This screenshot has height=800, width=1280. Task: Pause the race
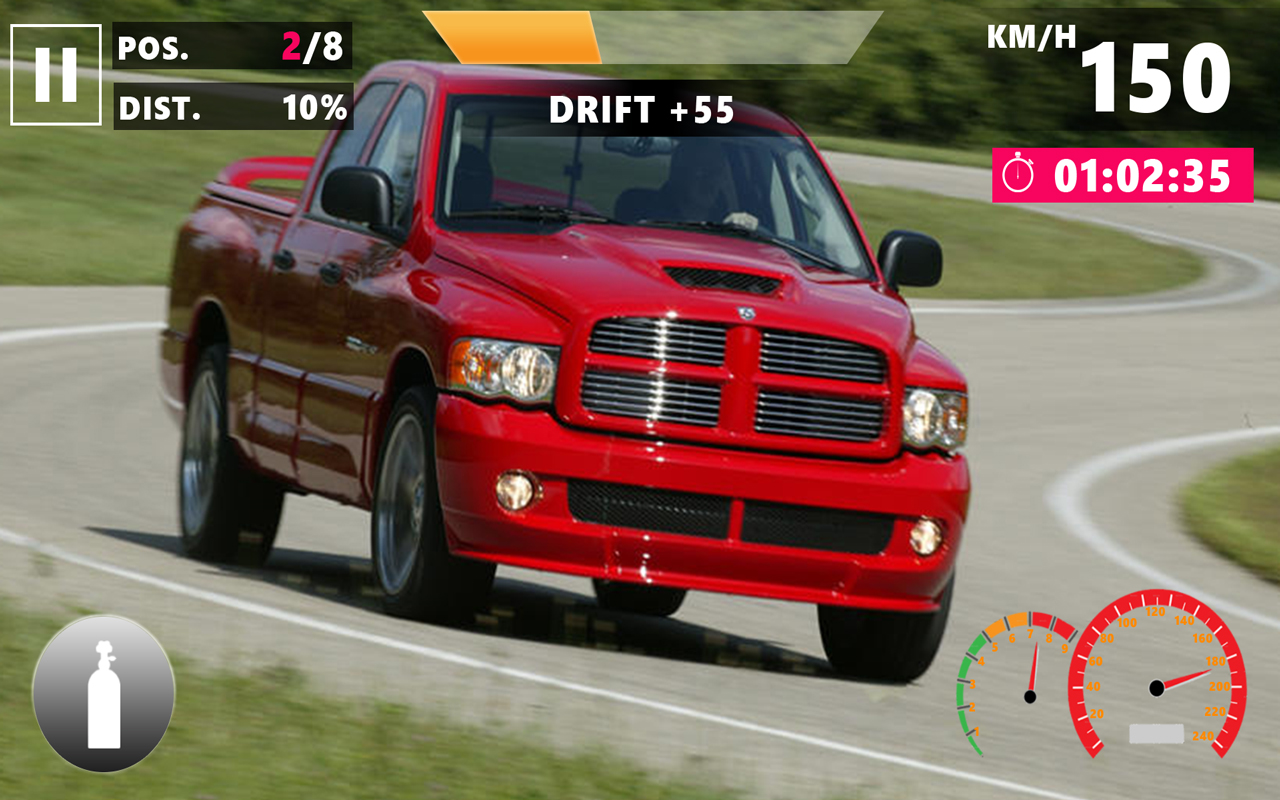(56, 75)
